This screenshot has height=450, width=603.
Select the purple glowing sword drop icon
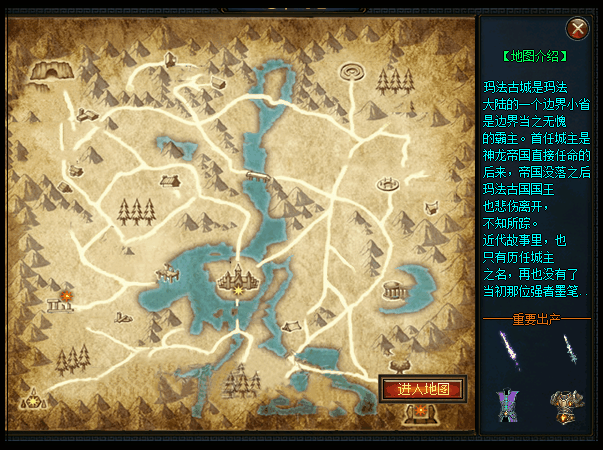(509, 351)
